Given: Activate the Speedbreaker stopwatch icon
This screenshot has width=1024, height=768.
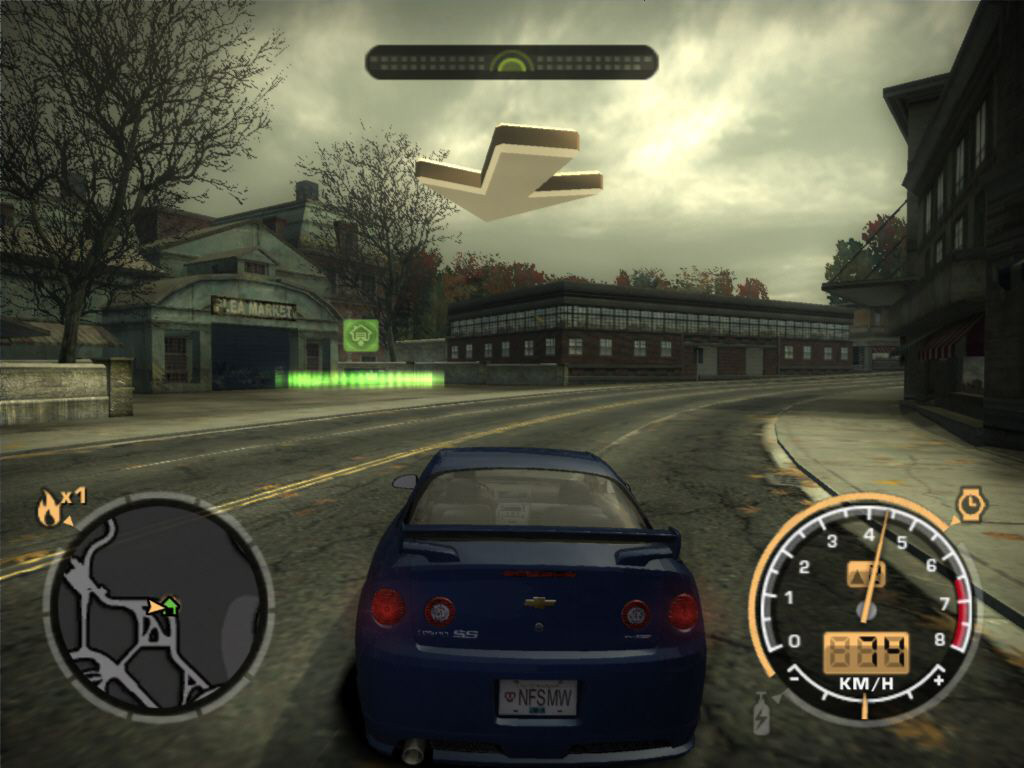Looking at the screenshot, I should tap(970, 505).
